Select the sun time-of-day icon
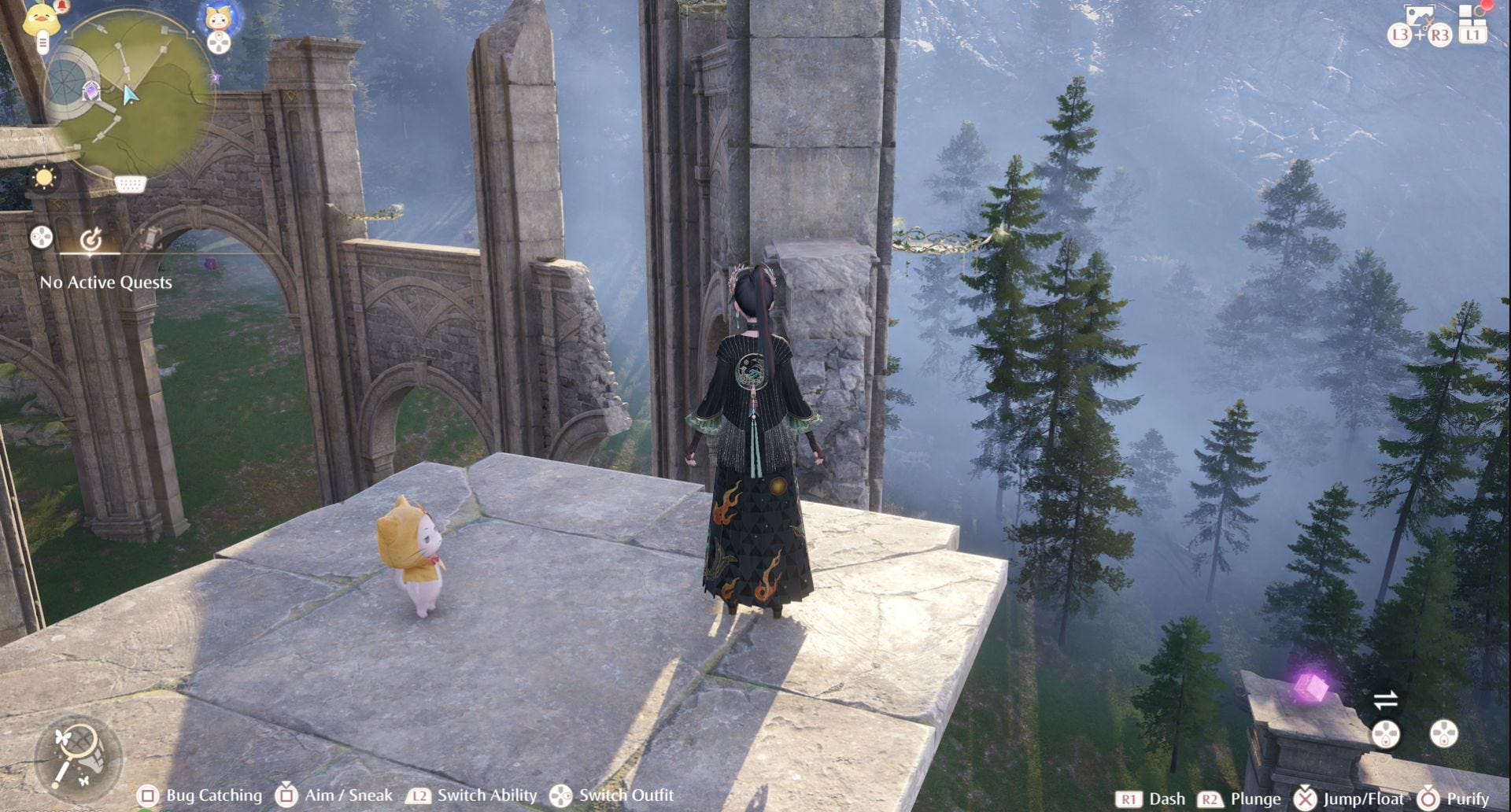This screenshot has width=1511, height=812. pos(44,178)
